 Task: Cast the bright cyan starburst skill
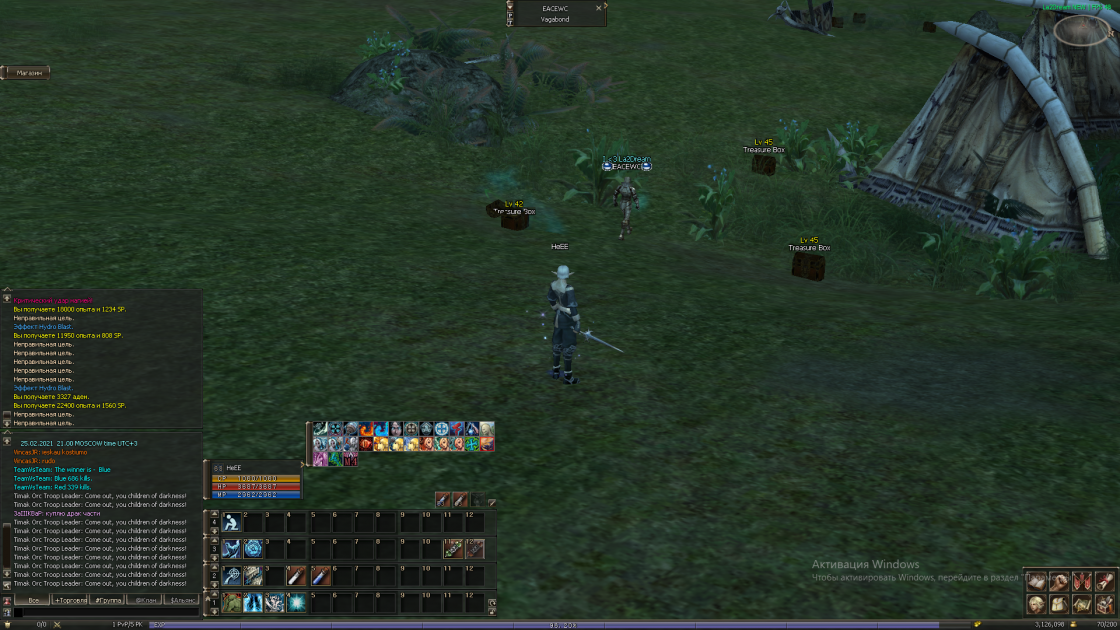(297, 602)
